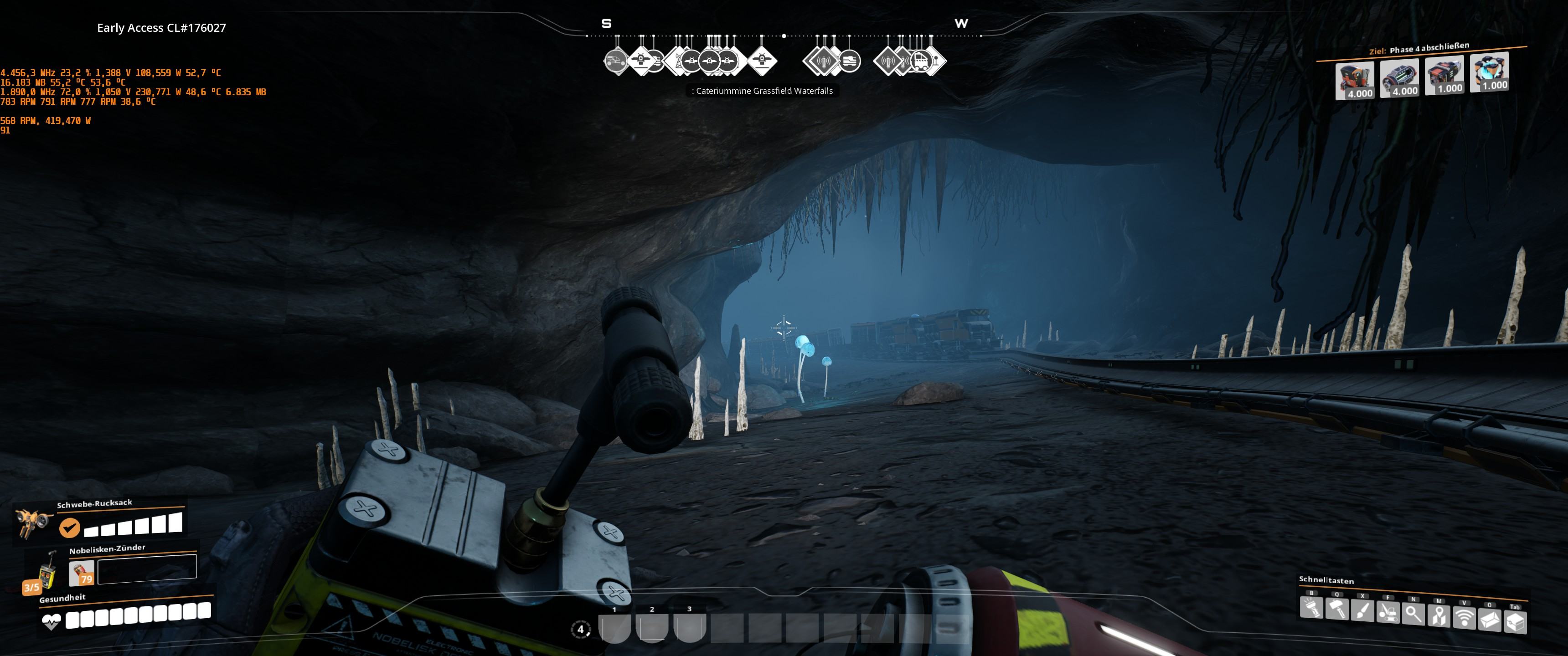This screenshot has height=656, width=1568.
Task: Open the build menu hammer icon
Action: [1337, 610]
